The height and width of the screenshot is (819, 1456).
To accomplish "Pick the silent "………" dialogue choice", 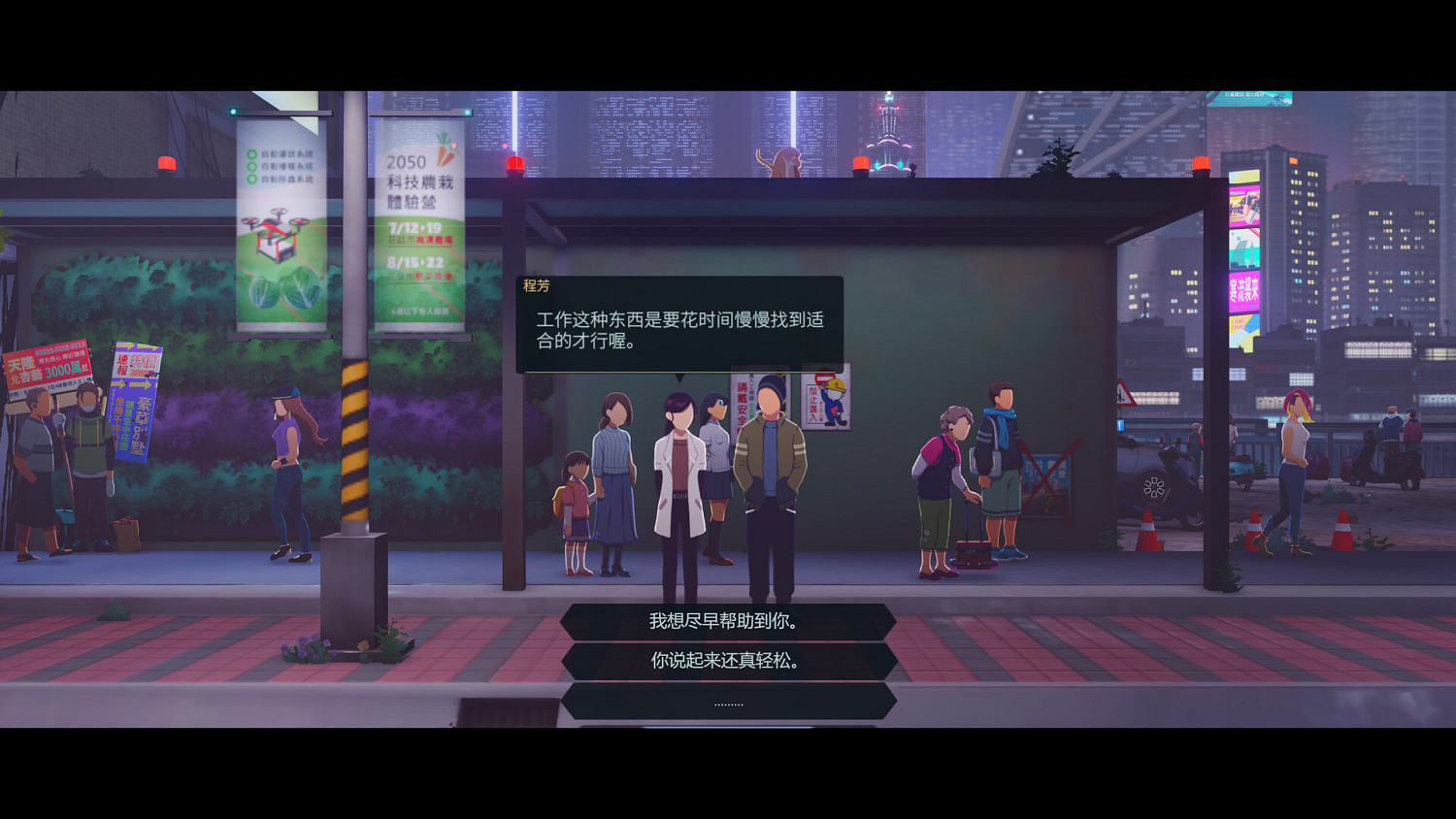I will [726, 701].
